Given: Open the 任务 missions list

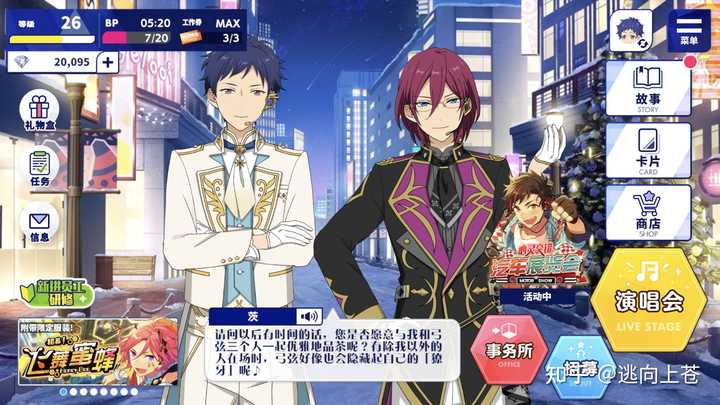Looking at the screenshot, I should (x=39, y=168).
